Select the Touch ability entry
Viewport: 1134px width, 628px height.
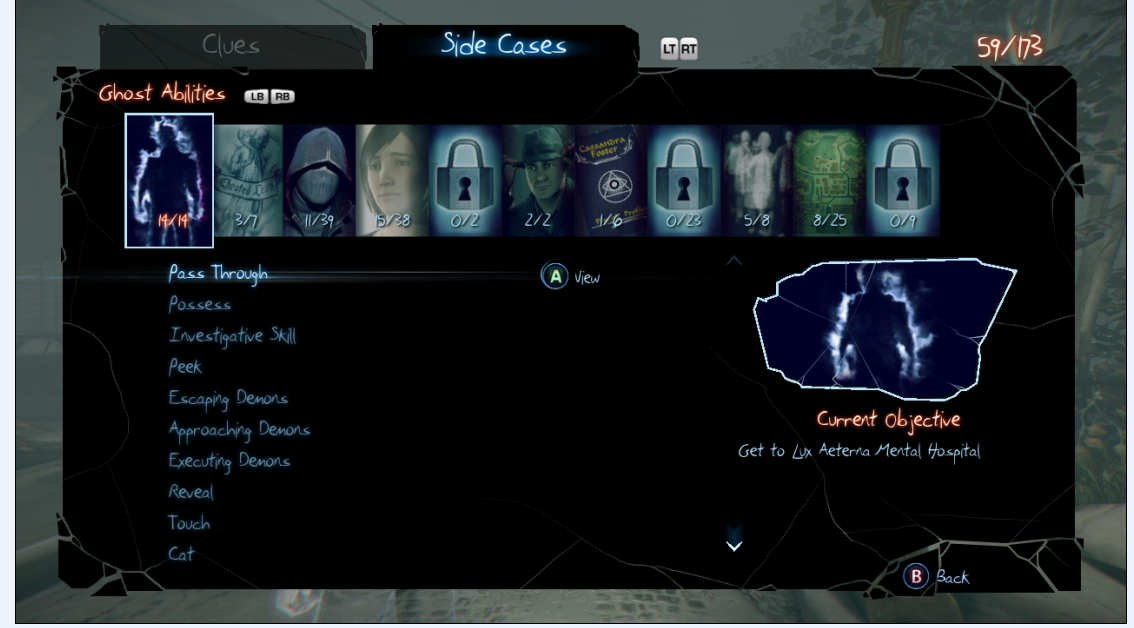click(189, 523)
